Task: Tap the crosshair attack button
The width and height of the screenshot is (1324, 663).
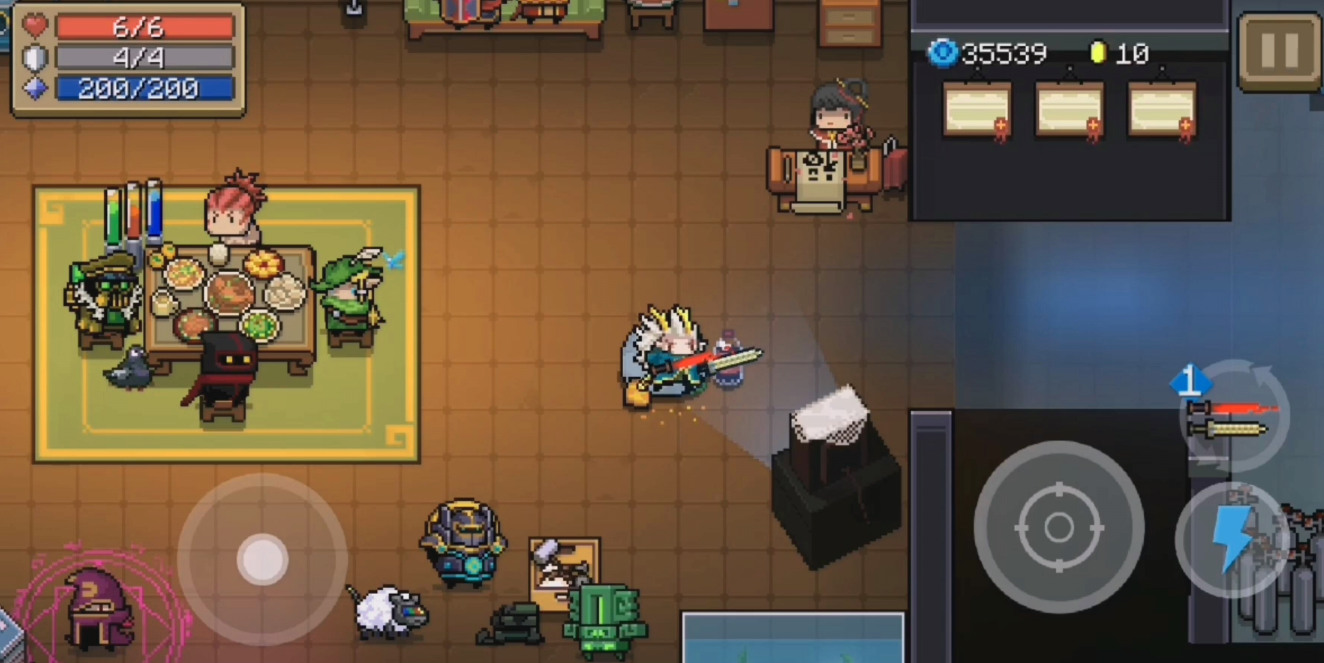Action: pyautogui.click(x=1059, y=526)
